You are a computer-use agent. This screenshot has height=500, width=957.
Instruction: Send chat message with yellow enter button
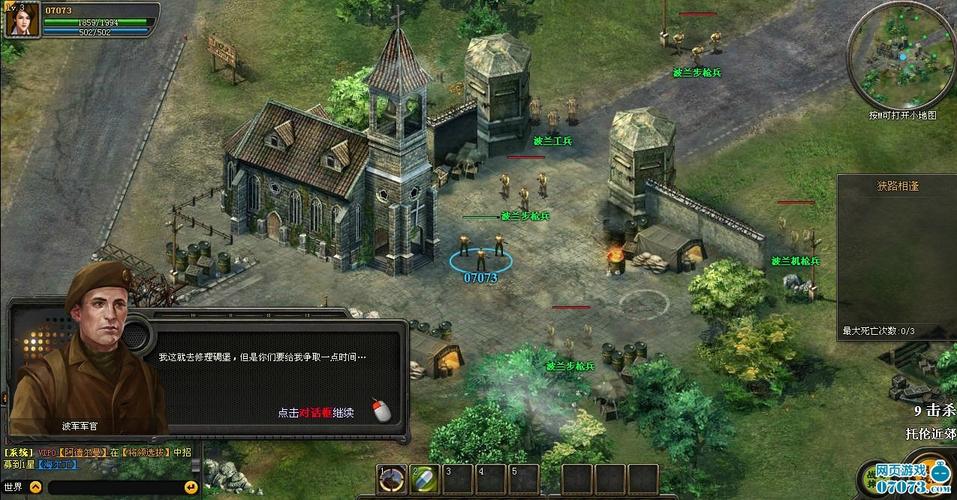190,488
